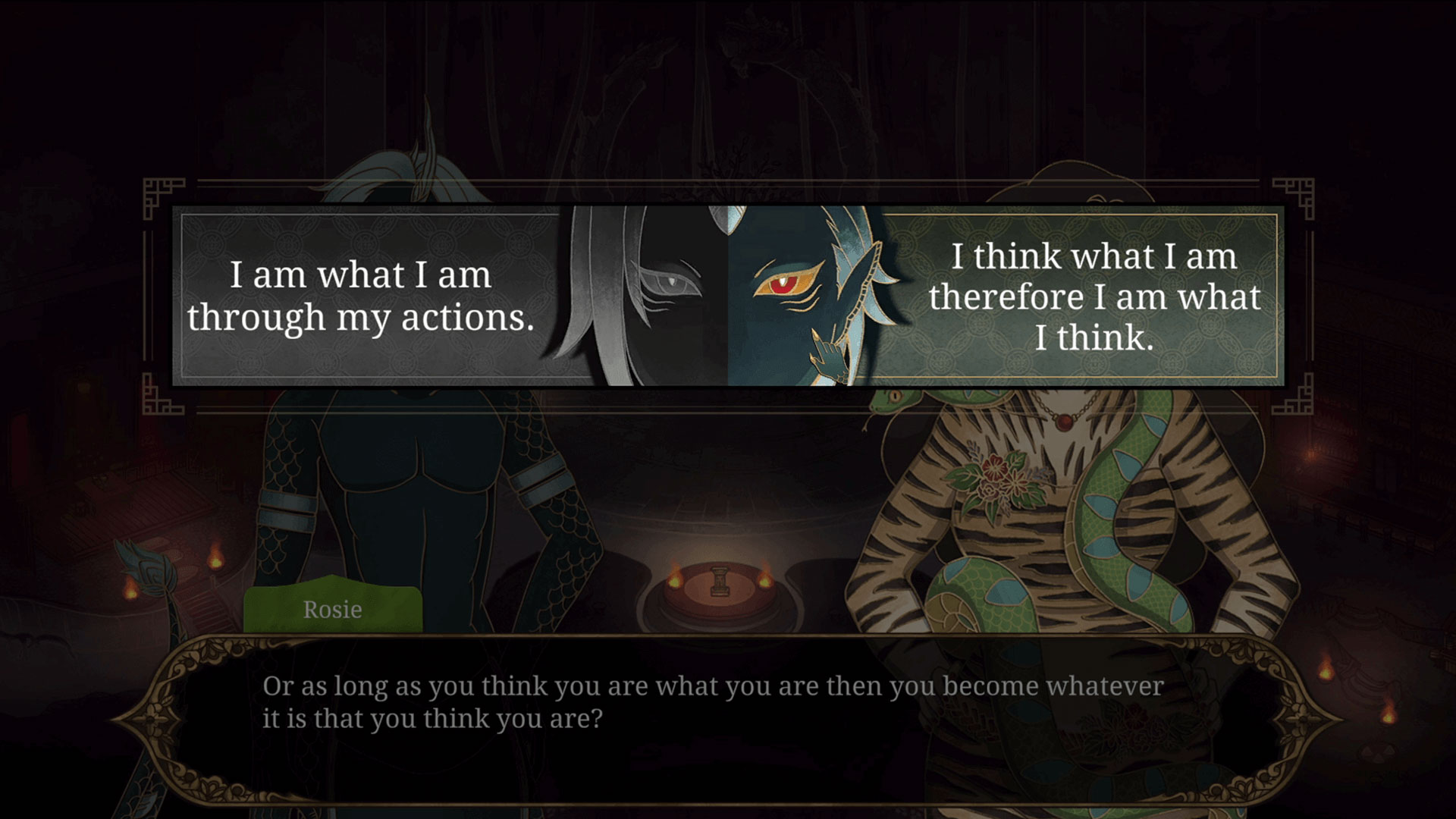Screen dimensions: 1456x819
Task: Toggle the left flame beside the burner
Action: [x=675, y=580]
